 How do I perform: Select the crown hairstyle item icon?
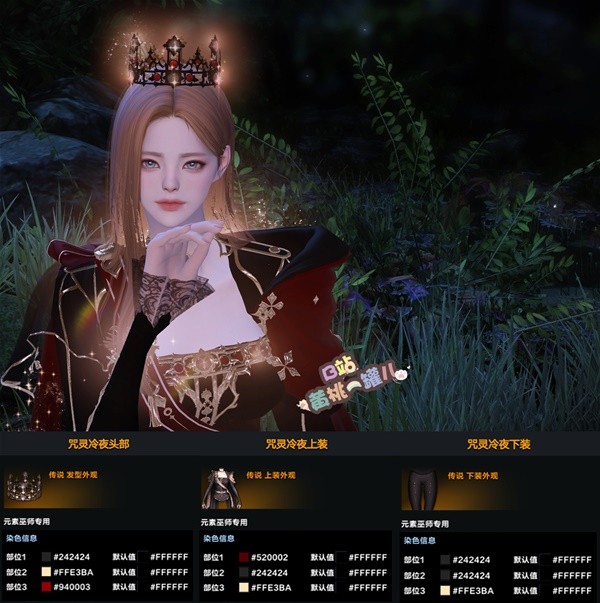[x=22, y=489]
